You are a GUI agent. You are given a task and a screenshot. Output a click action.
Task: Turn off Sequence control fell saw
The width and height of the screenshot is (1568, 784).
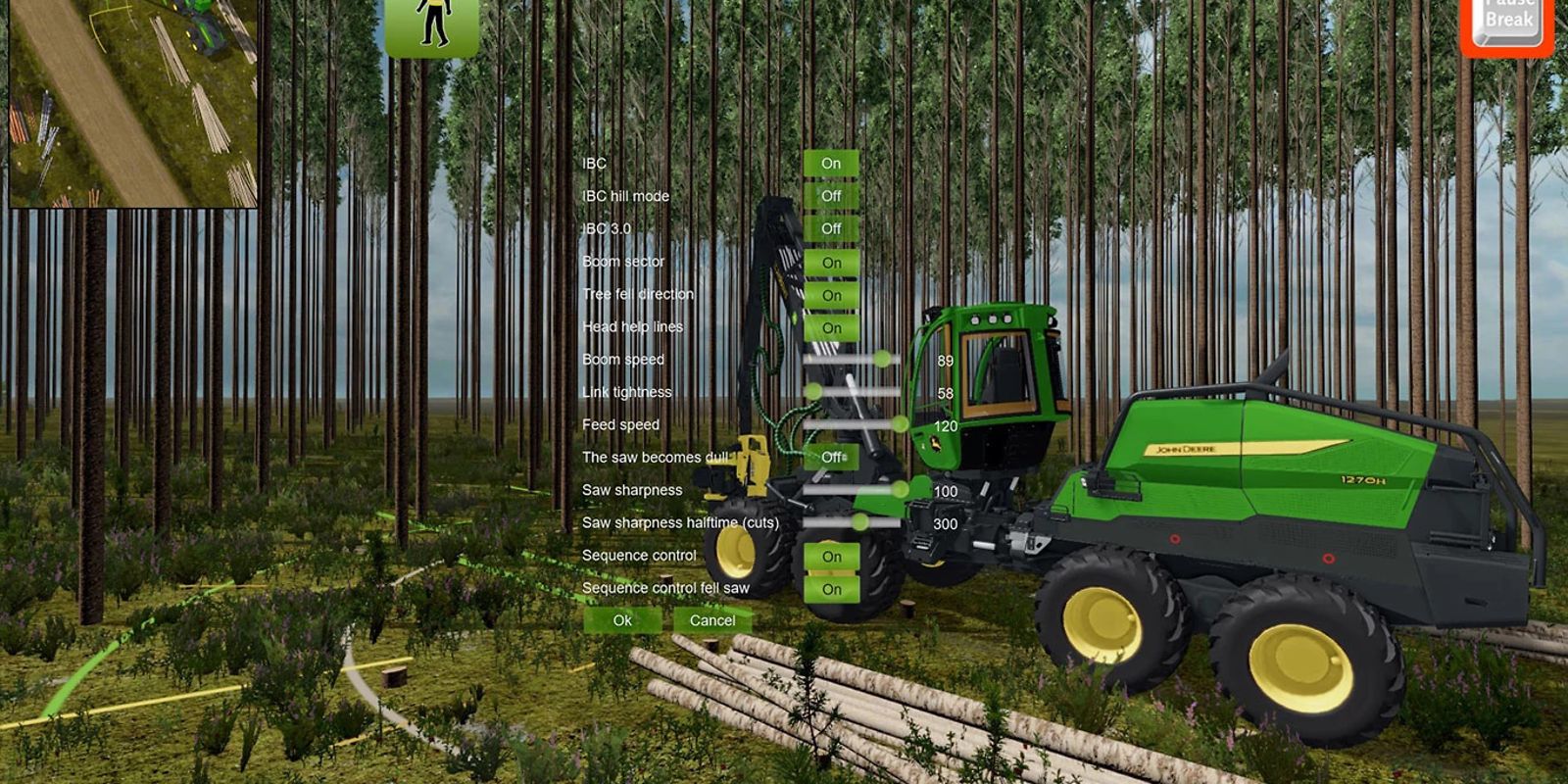[x=832, y=588]
